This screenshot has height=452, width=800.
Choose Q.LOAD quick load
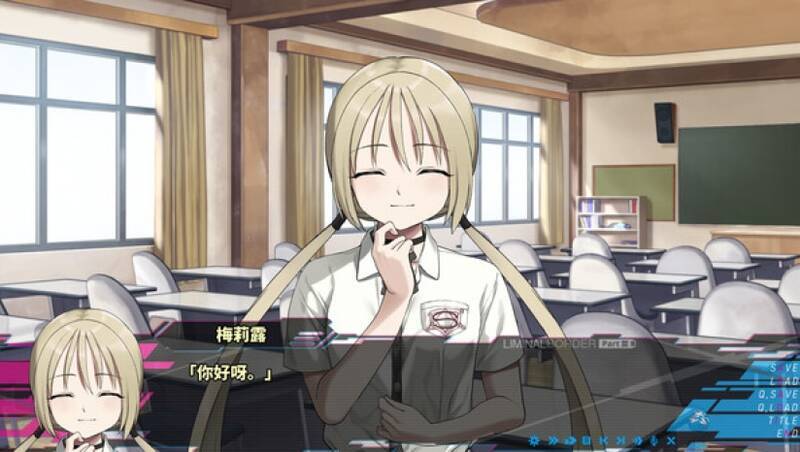click(781, 408)
